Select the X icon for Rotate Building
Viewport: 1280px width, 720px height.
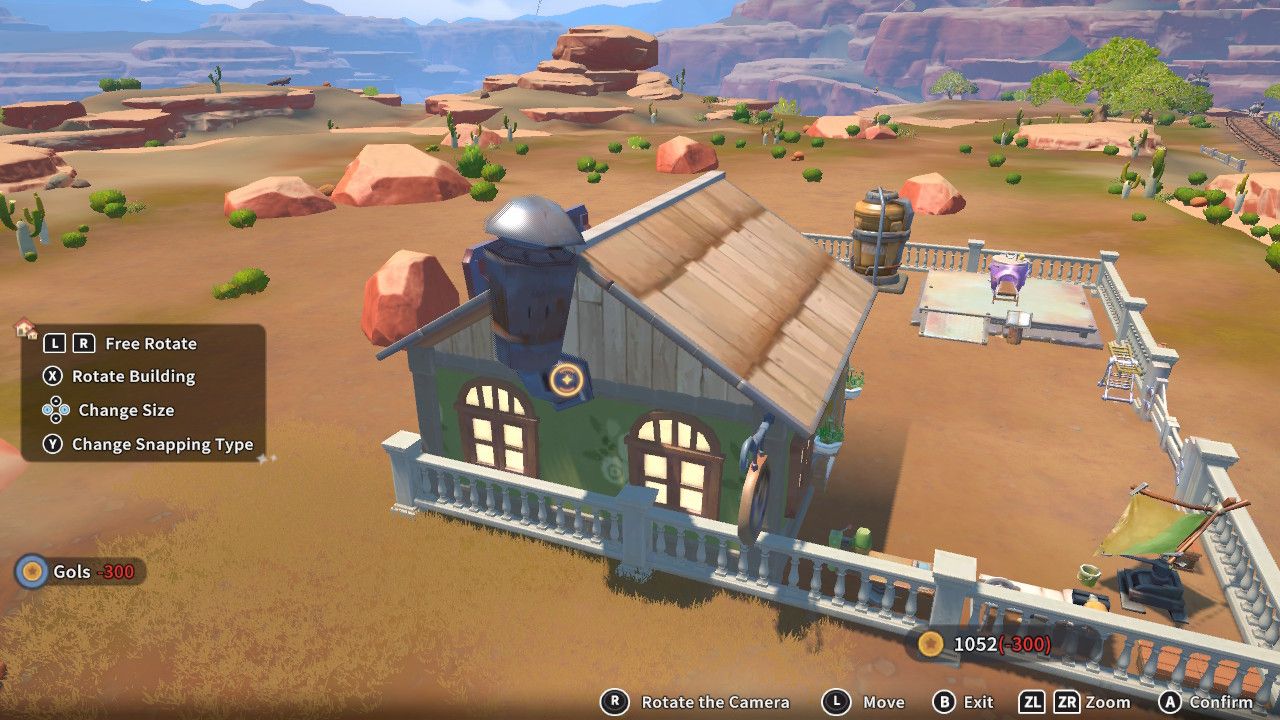pos(53,375)
